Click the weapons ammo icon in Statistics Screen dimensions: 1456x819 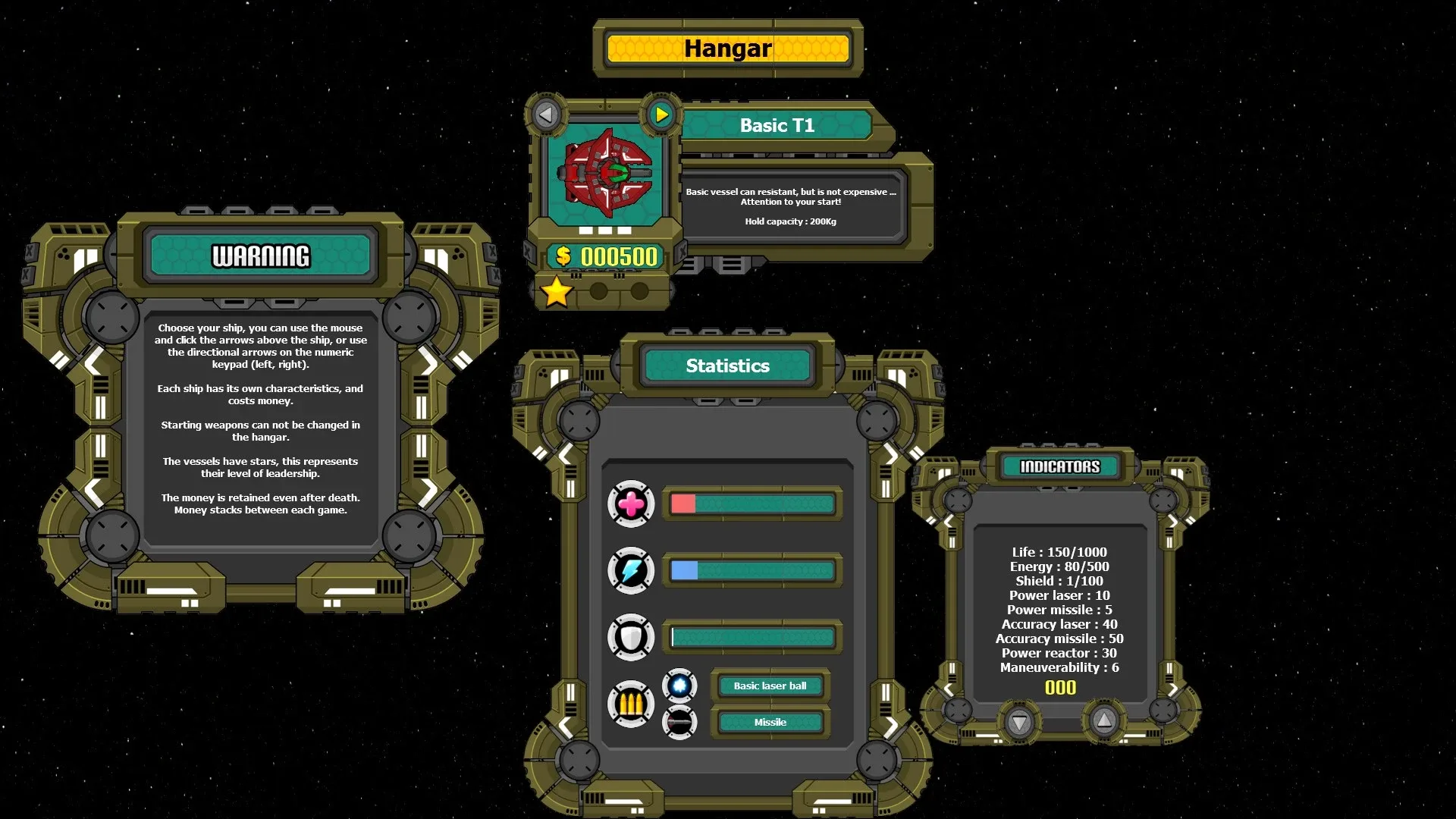click(631, 704)
